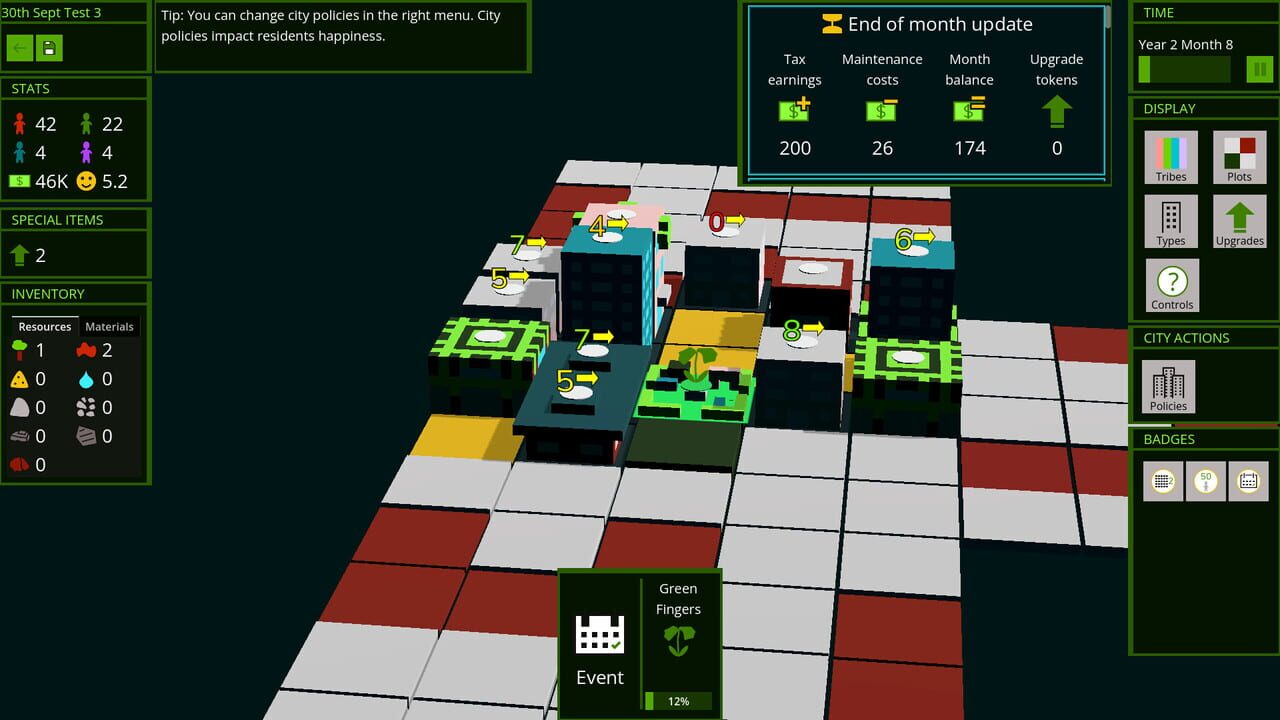Switch to the Materials inventory tab
1280x720 pixels.
(x=109, y=326)
